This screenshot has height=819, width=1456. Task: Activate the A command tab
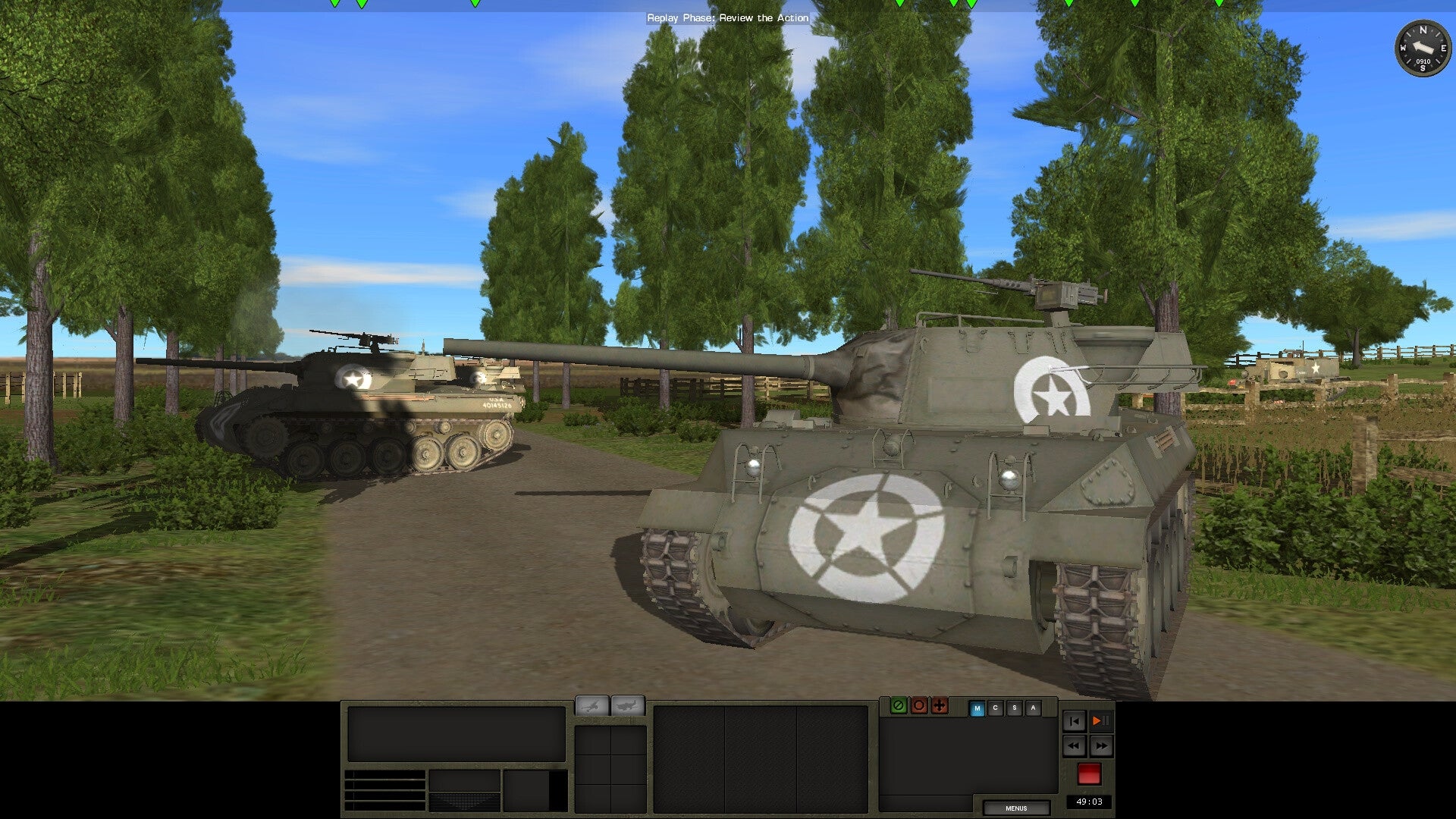pyautogui.click(x=1032, y=707)
